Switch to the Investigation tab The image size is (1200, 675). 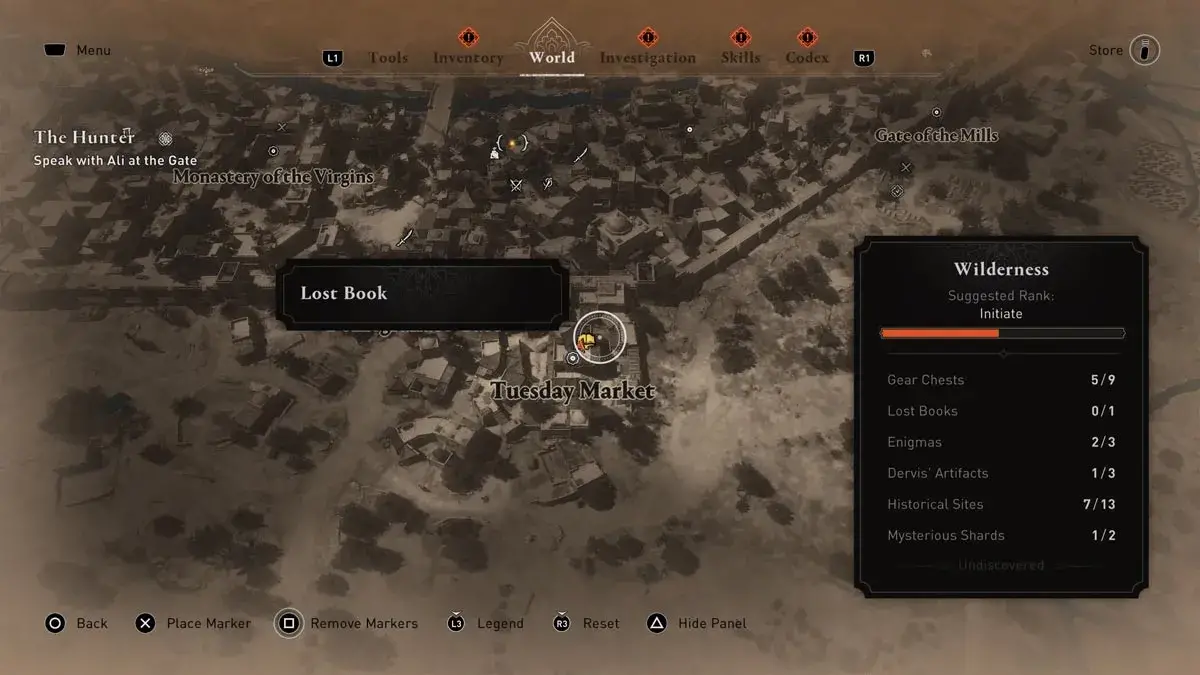pyautogui.click(x=647, y=58)
